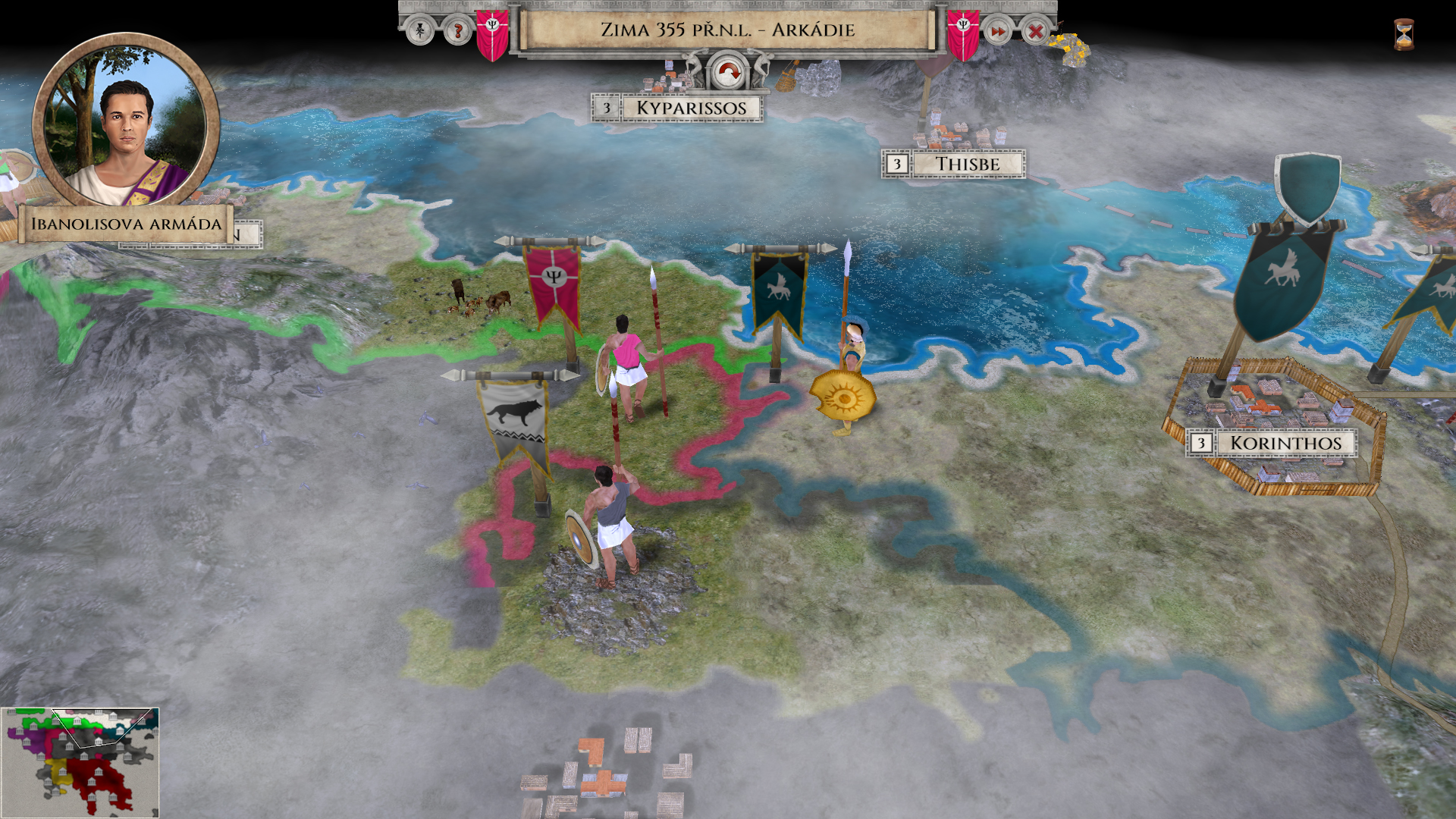The image size is (1456, 819).
Task: Click the red faction banner left of date
Action: point(492,34)
